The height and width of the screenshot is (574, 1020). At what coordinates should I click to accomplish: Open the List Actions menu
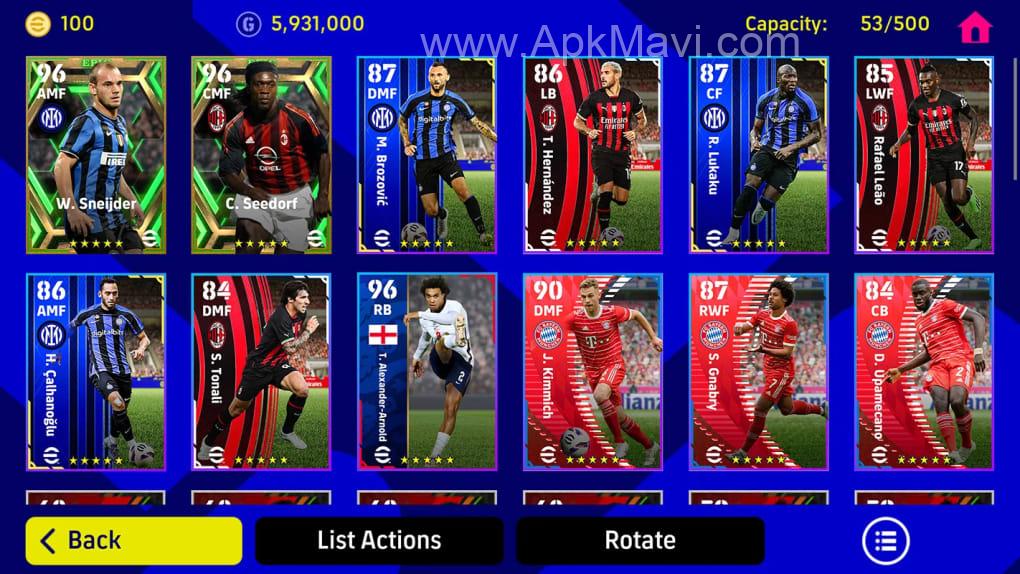pos(379,541)
